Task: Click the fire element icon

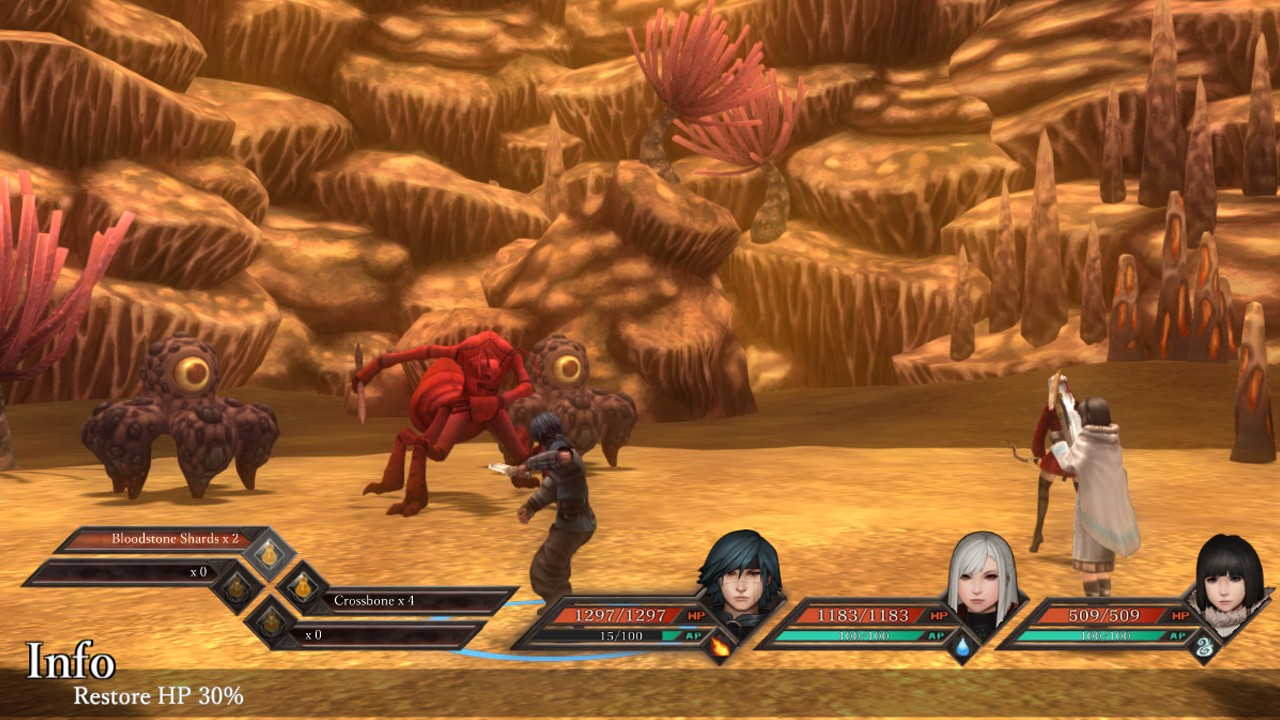Action: pyautogui.click(x=719, y=648)
